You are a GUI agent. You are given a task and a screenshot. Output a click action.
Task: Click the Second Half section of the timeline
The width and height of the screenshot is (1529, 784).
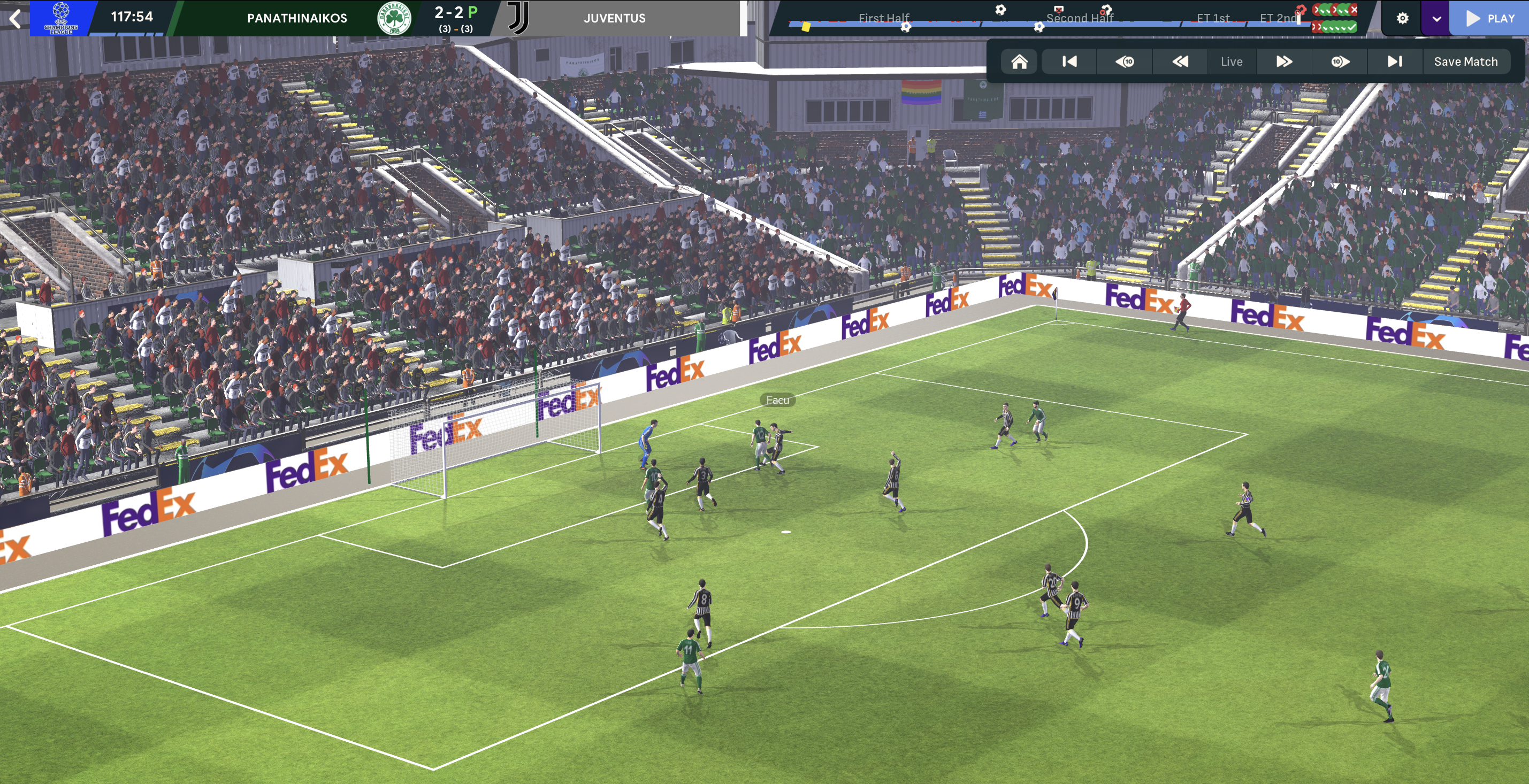click(1079, 18)
